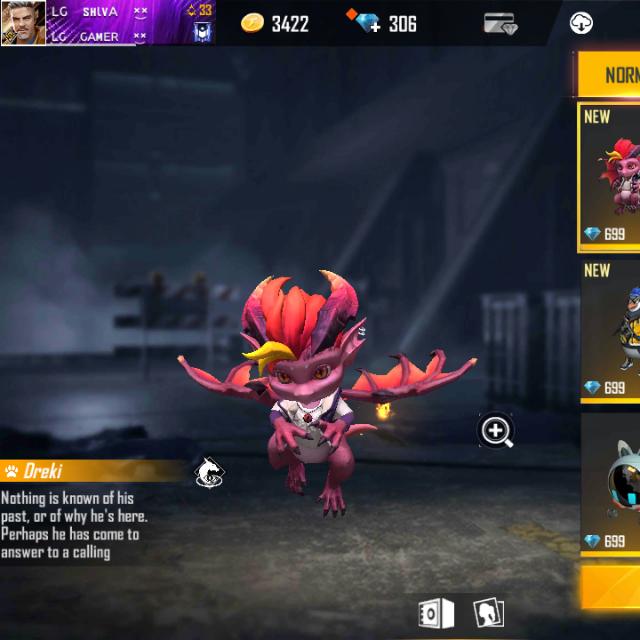
Task: Open the player profile avatar
Action: 23,22
